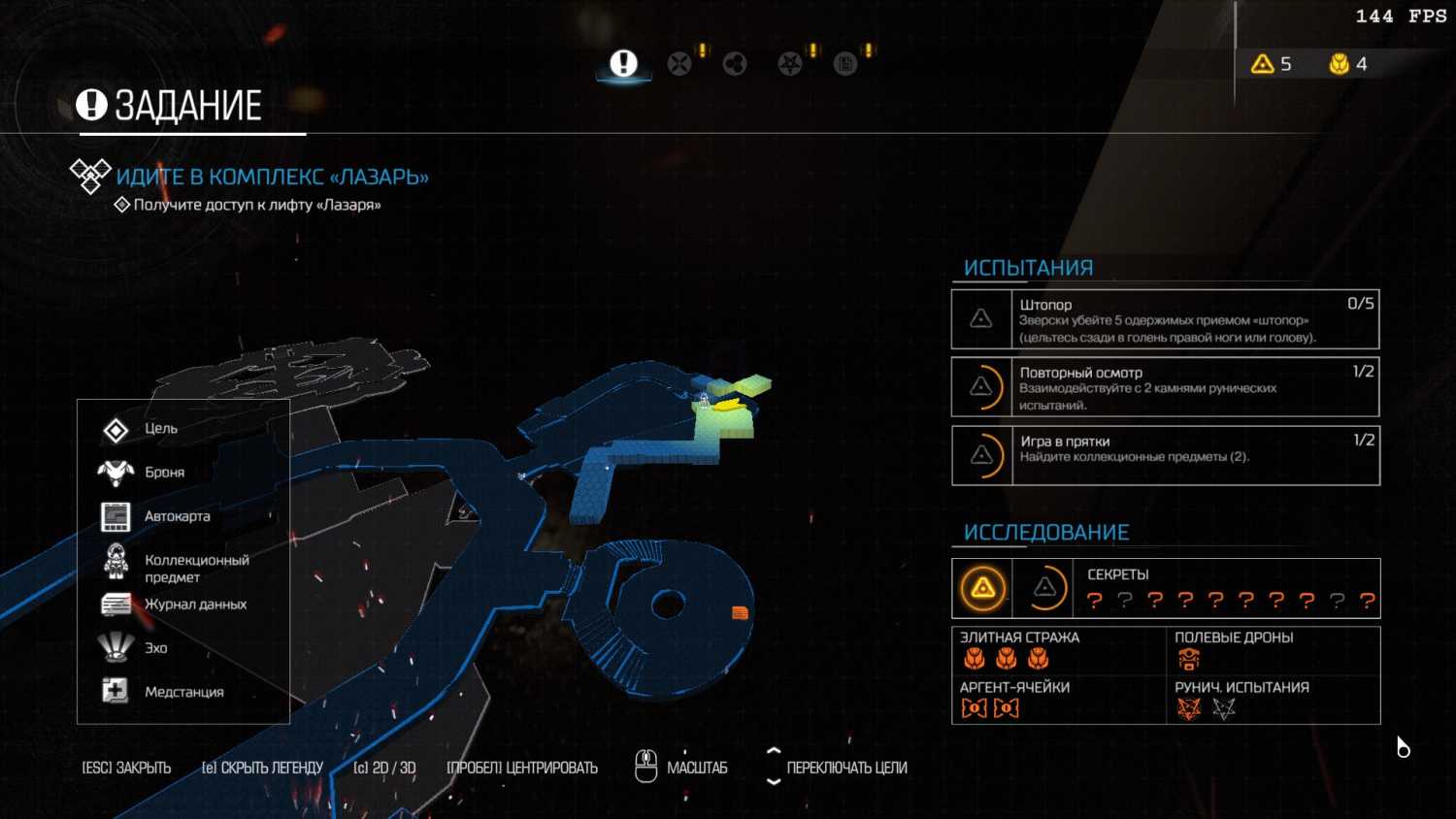Click the «Секреты» exploration row
The image size is (1456, 819).
point(1165,588)
